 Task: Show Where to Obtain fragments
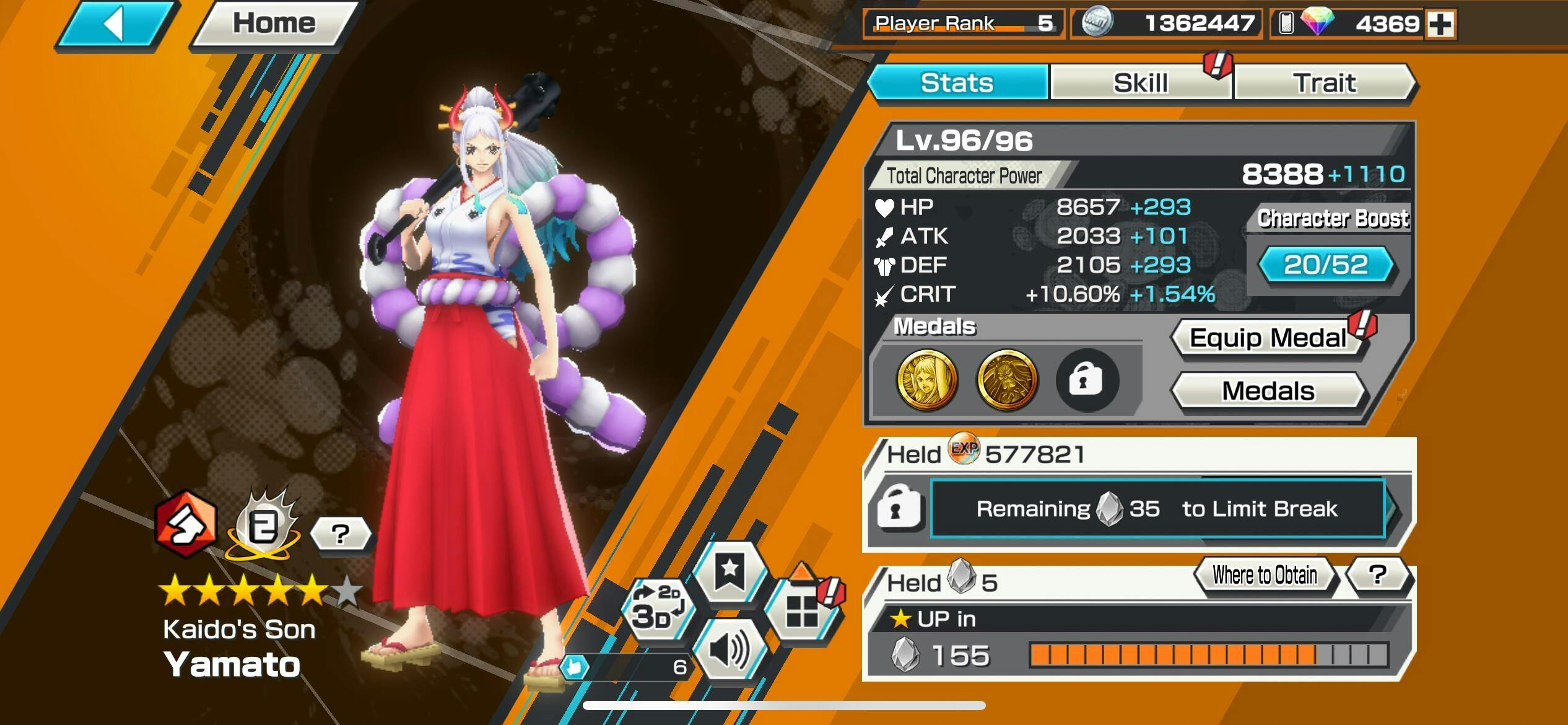[x=1265, y=576]
